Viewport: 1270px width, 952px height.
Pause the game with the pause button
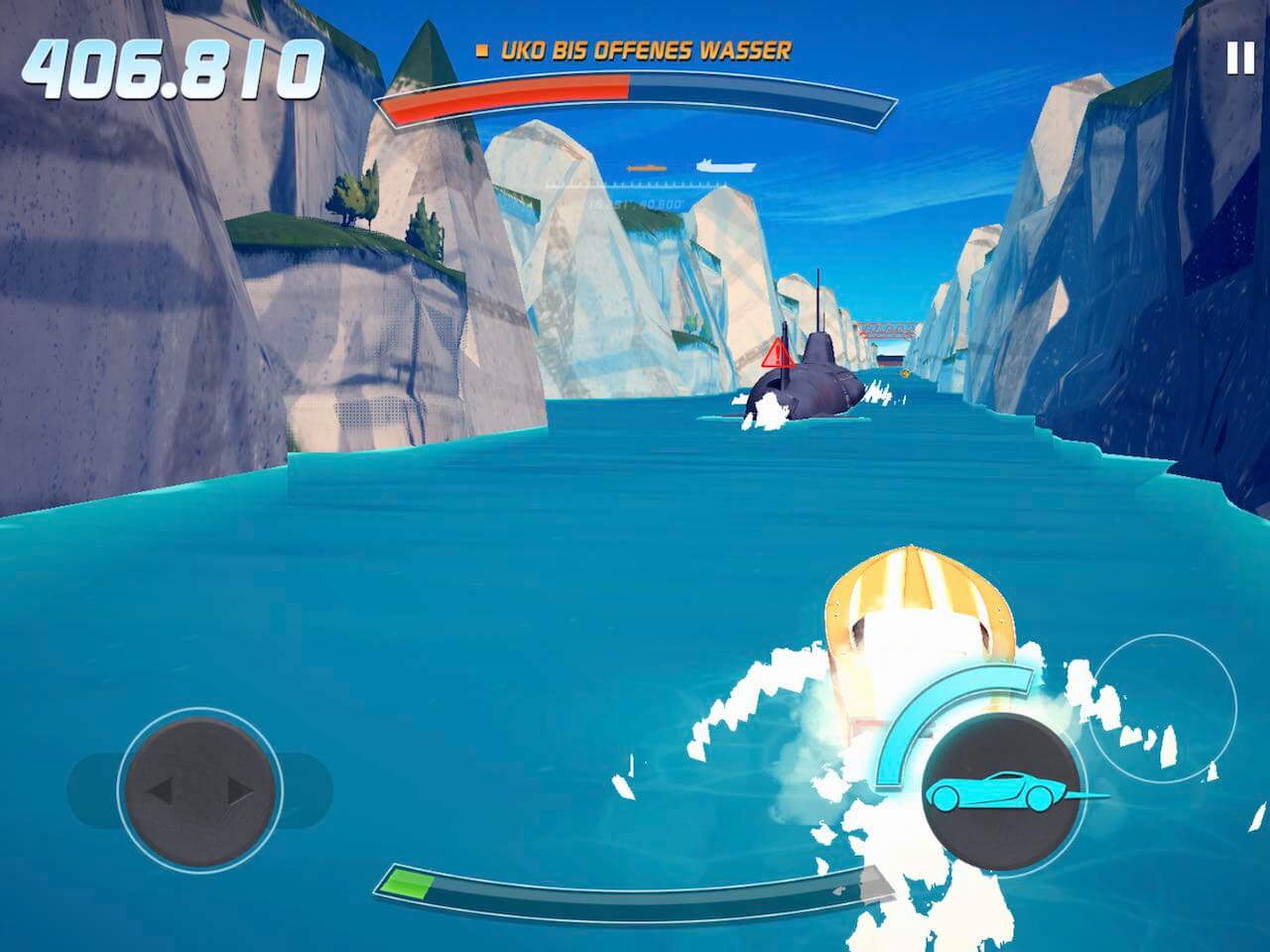(1240, 59)
